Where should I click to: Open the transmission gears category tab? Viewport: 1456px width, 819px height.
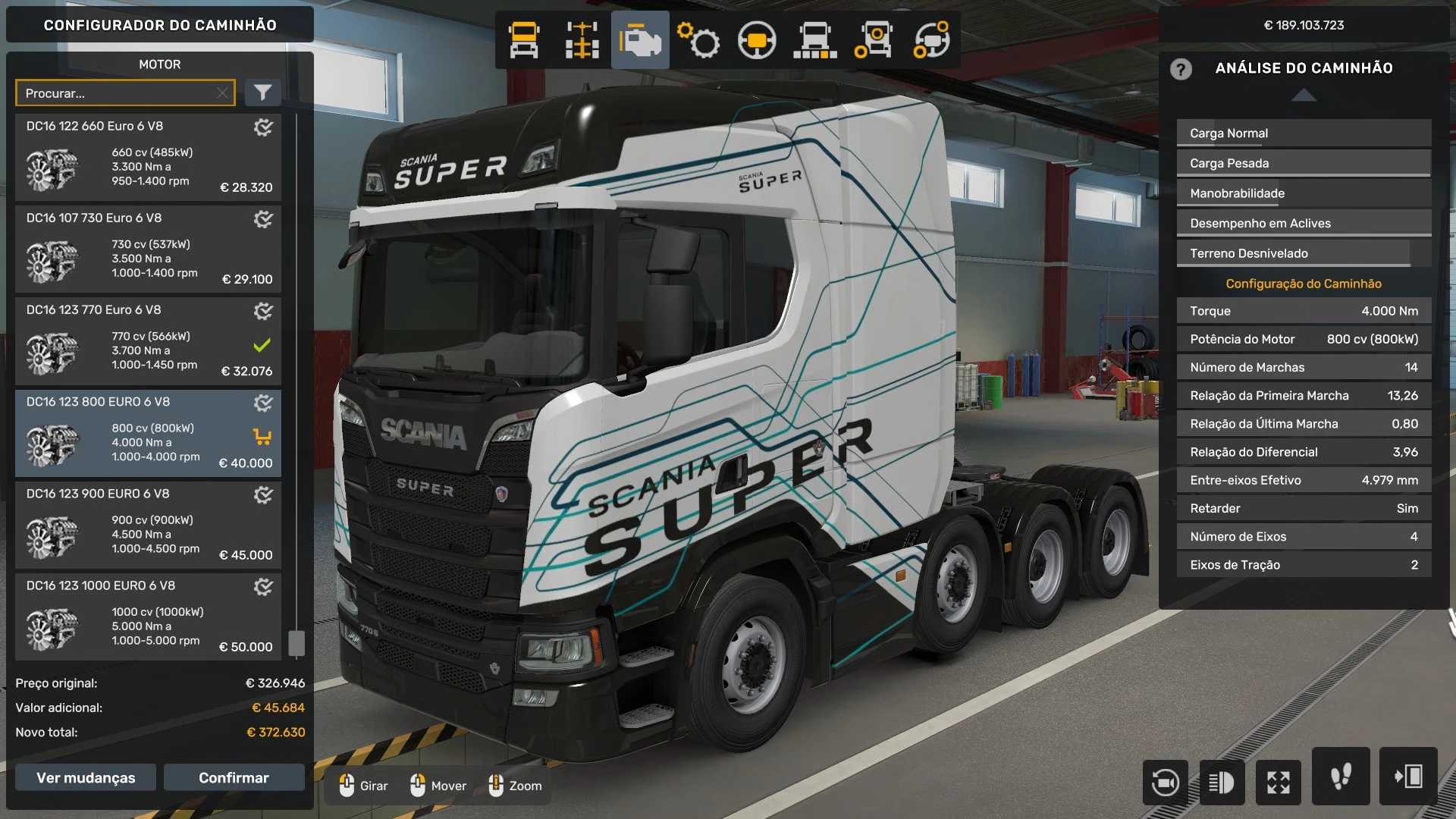[x=698, y=40]
